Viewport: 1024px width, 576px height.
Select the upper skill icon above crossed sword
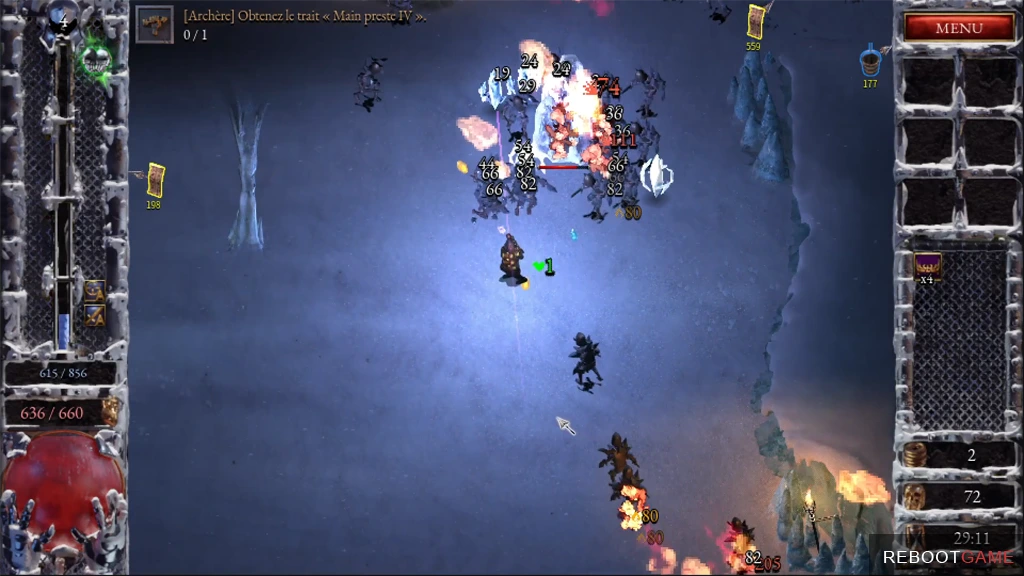(x=95, y=291)
